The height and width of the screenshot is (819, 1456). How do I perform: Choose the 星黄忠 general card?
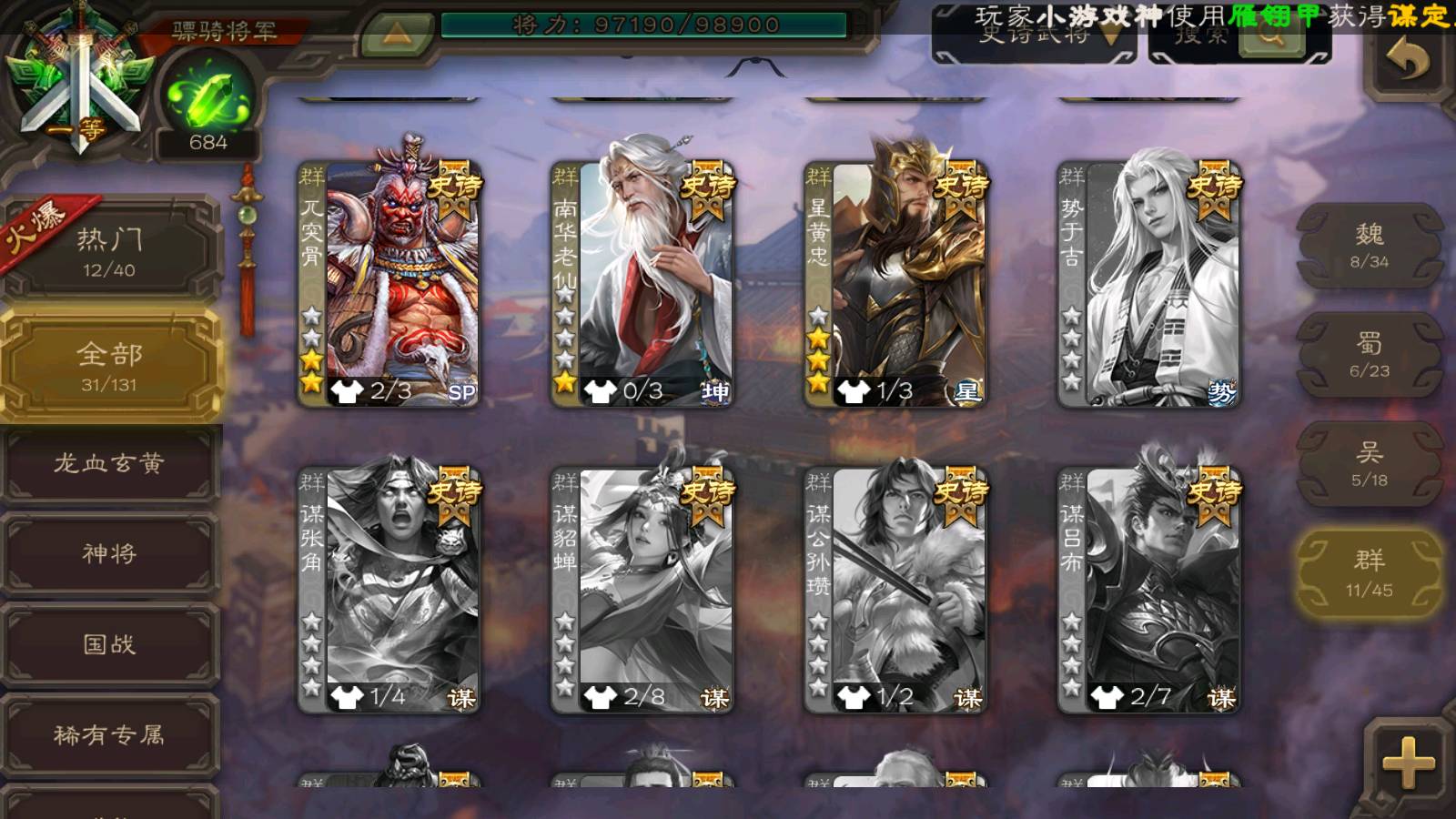point(895,282)
